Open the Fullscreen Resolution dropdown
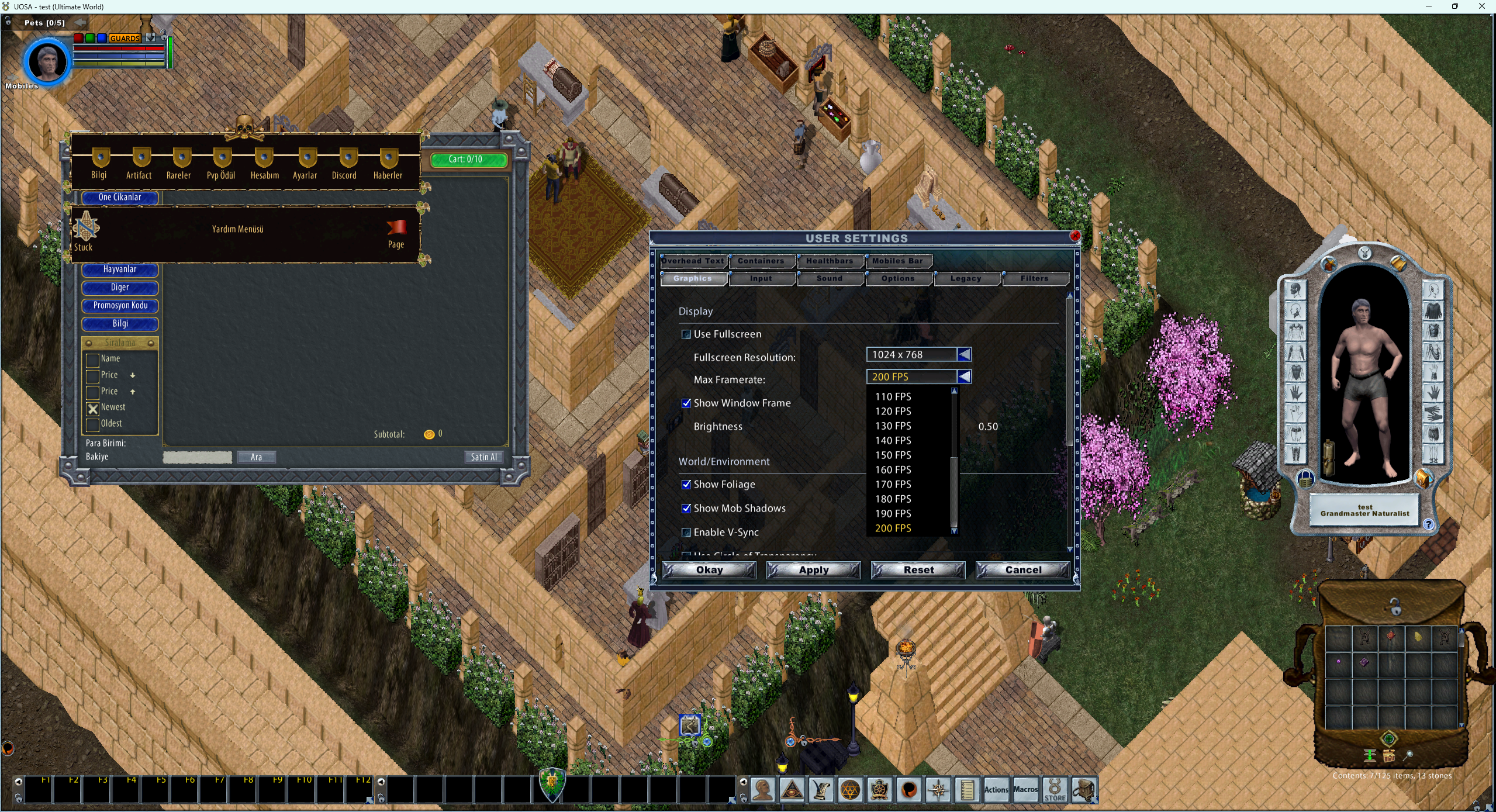Screen dimensions: 1496x812 (x=964, y=355)
